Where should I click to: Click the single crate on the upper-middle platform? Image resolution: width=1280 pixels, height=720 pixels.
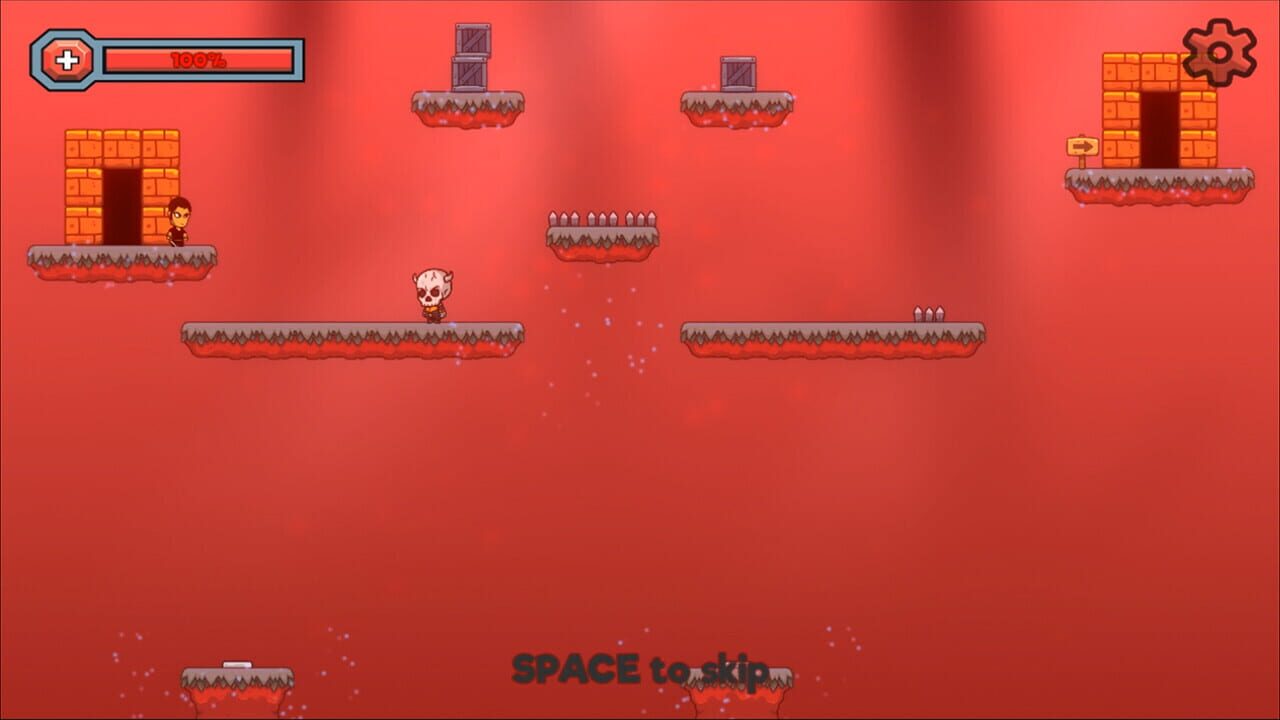tap(737, 72)
